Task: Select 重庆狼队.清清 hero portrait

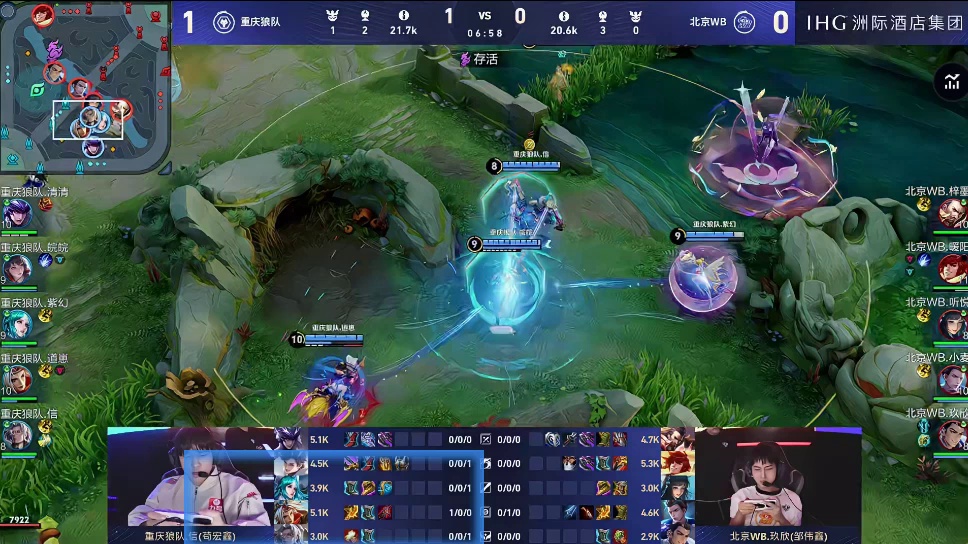Action: point(17,214)
